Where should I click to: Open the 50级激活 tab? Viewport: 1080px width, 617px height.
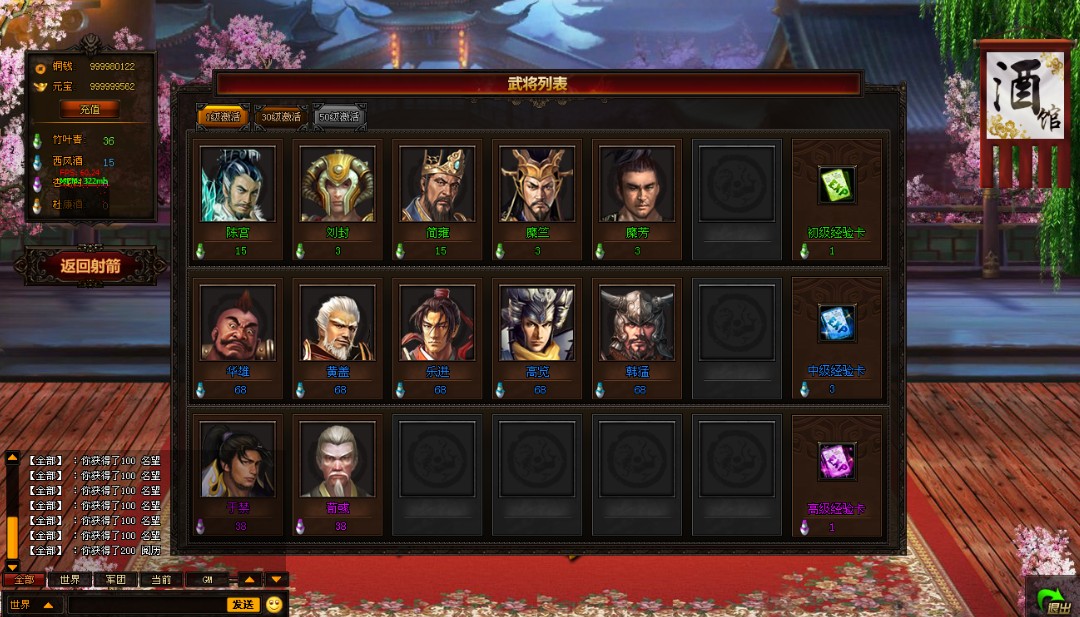point(340,117)
